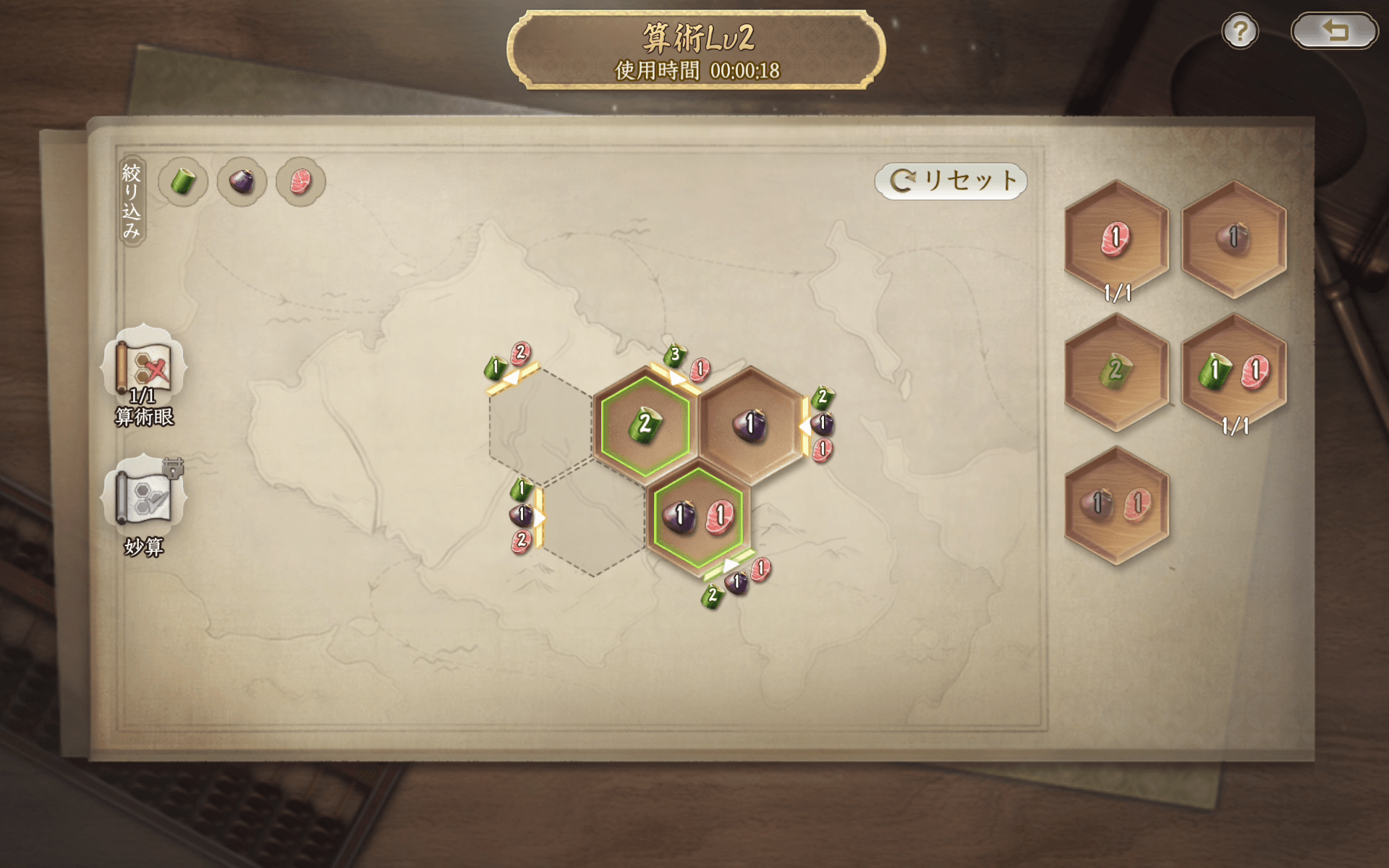Toggle the eggplant ingredient filter
Image resolution: width=1389 pixels, height=868 pixels.
click(242, 182)
